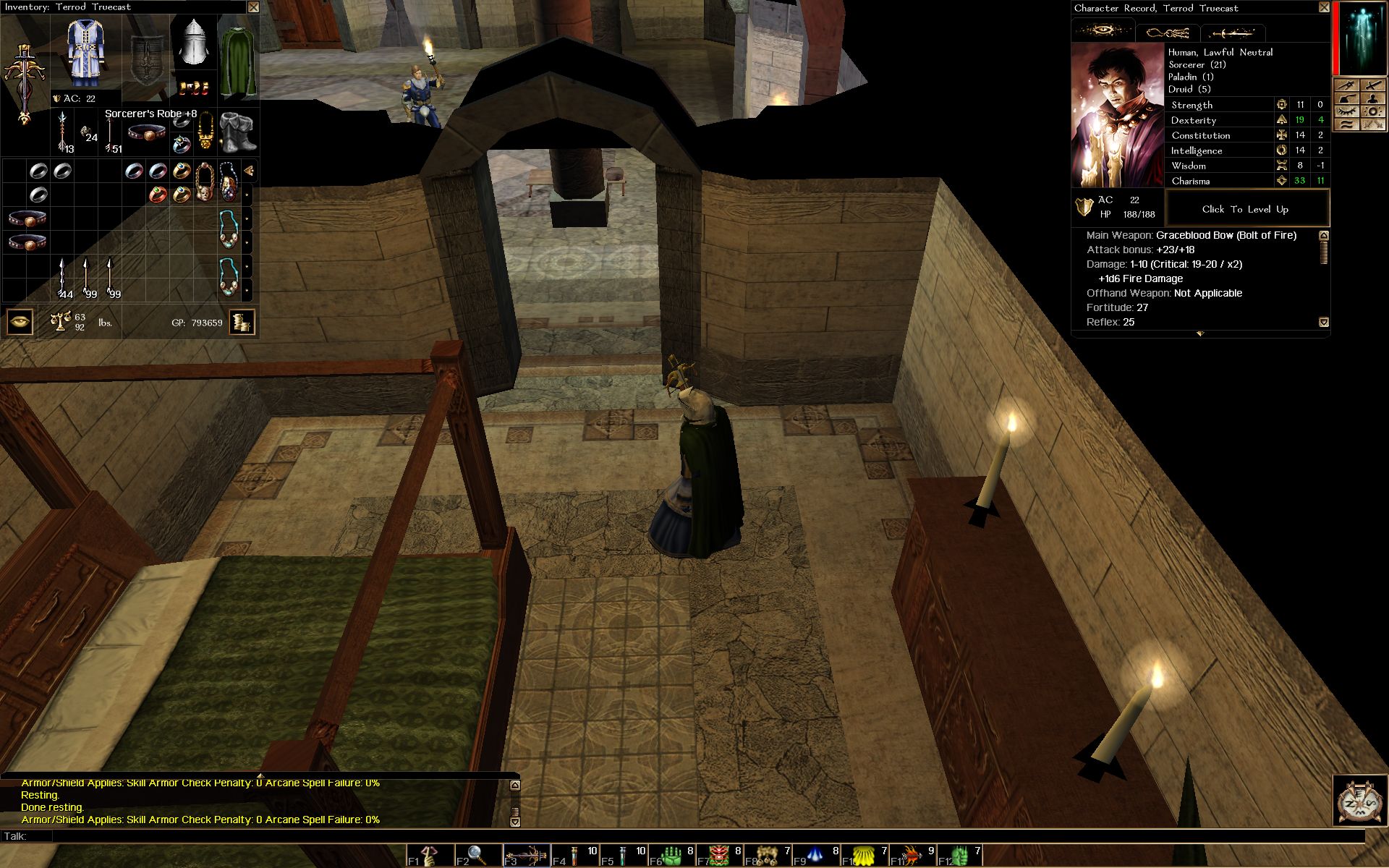
Task: Open the gold coins stack button
Action: [242, 322]
